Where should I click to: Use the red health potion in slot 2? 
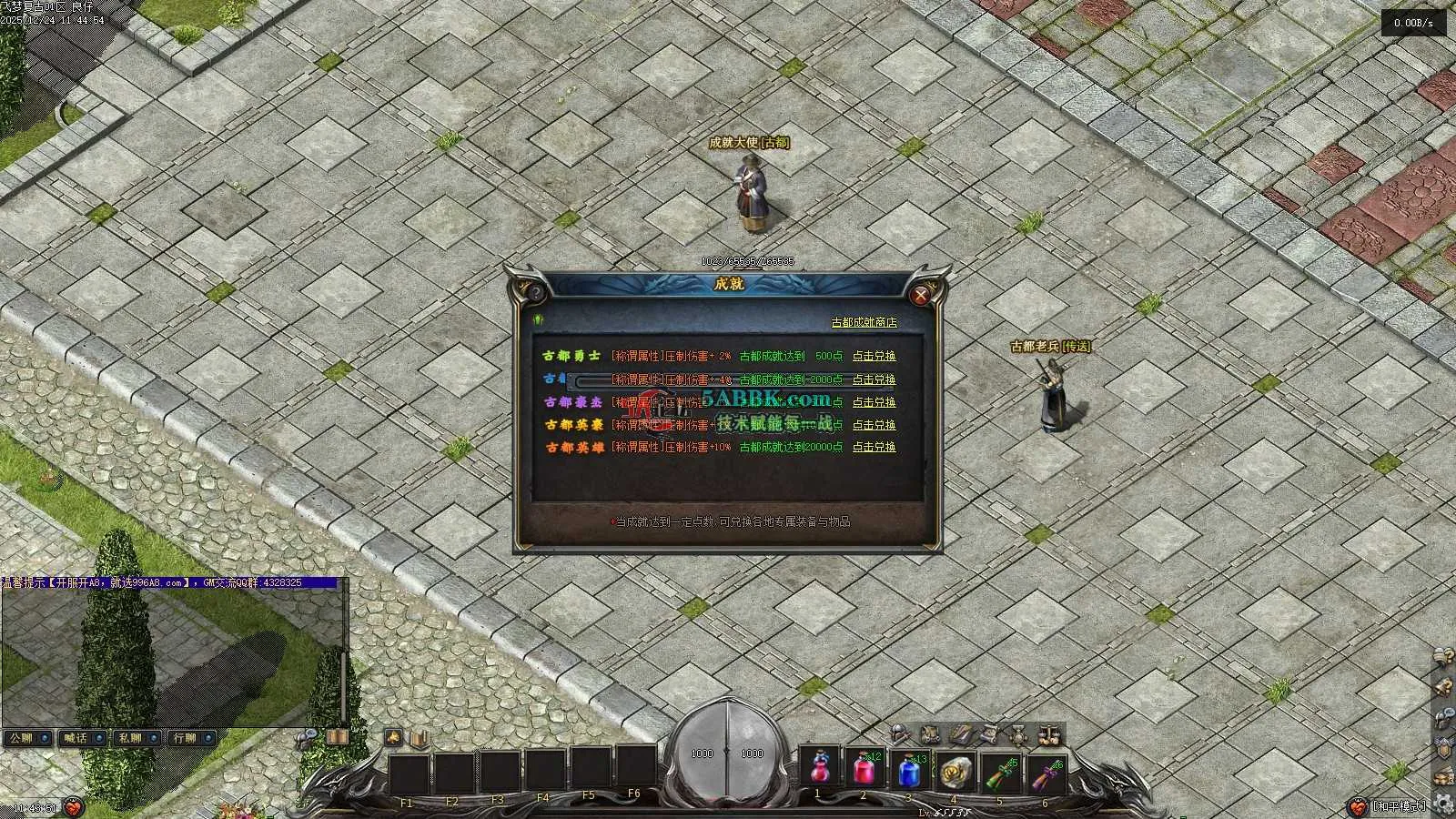(864, 769)
